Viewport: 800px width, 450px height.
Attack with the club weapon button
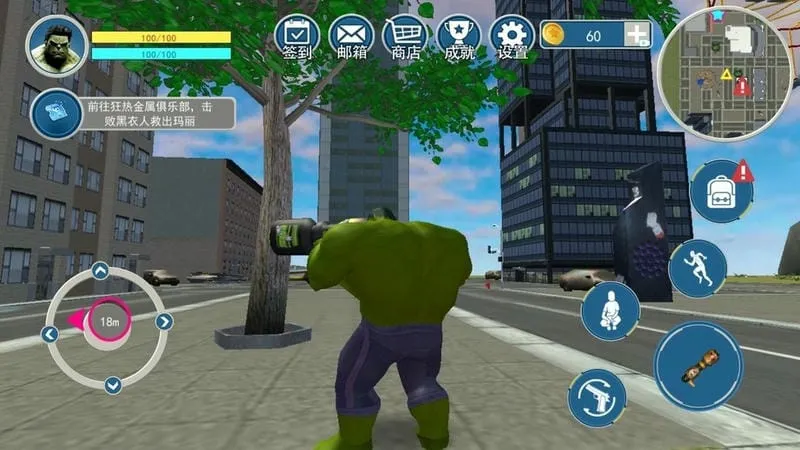pyautogui.click(x=698, y=366)
